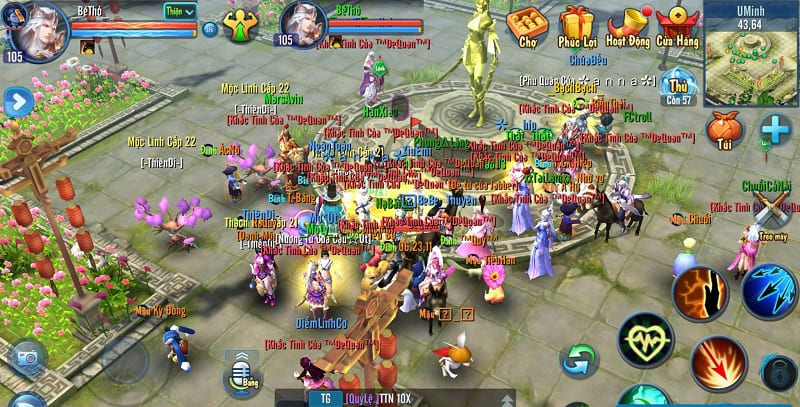Open the Chợ market menu
The height and width of the screenshot is (407, 800).
coord(526,27)
